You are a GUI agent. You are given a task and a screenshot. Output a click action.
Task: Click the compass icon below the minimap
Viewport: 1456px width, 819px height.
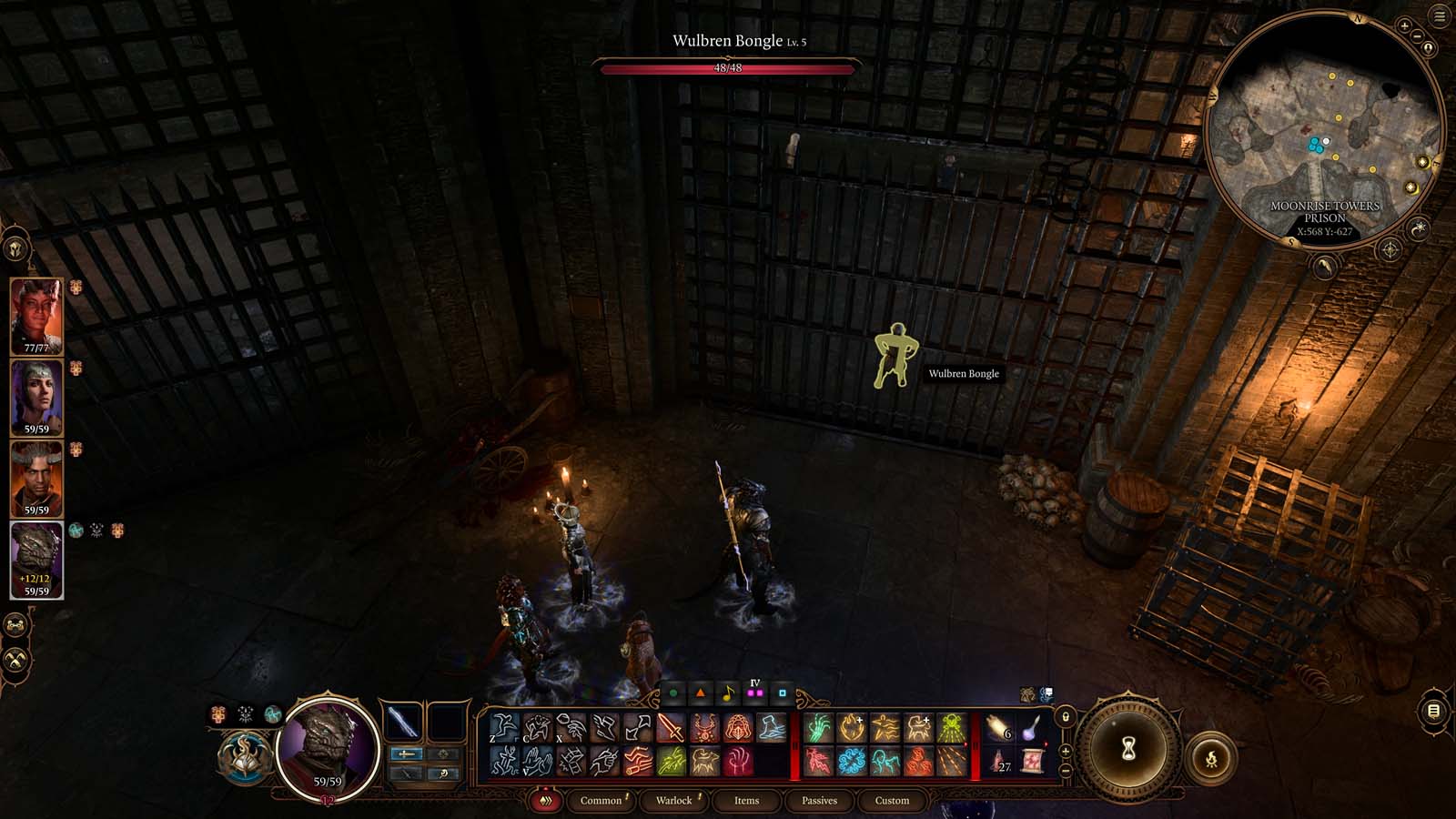point(1390,248)
